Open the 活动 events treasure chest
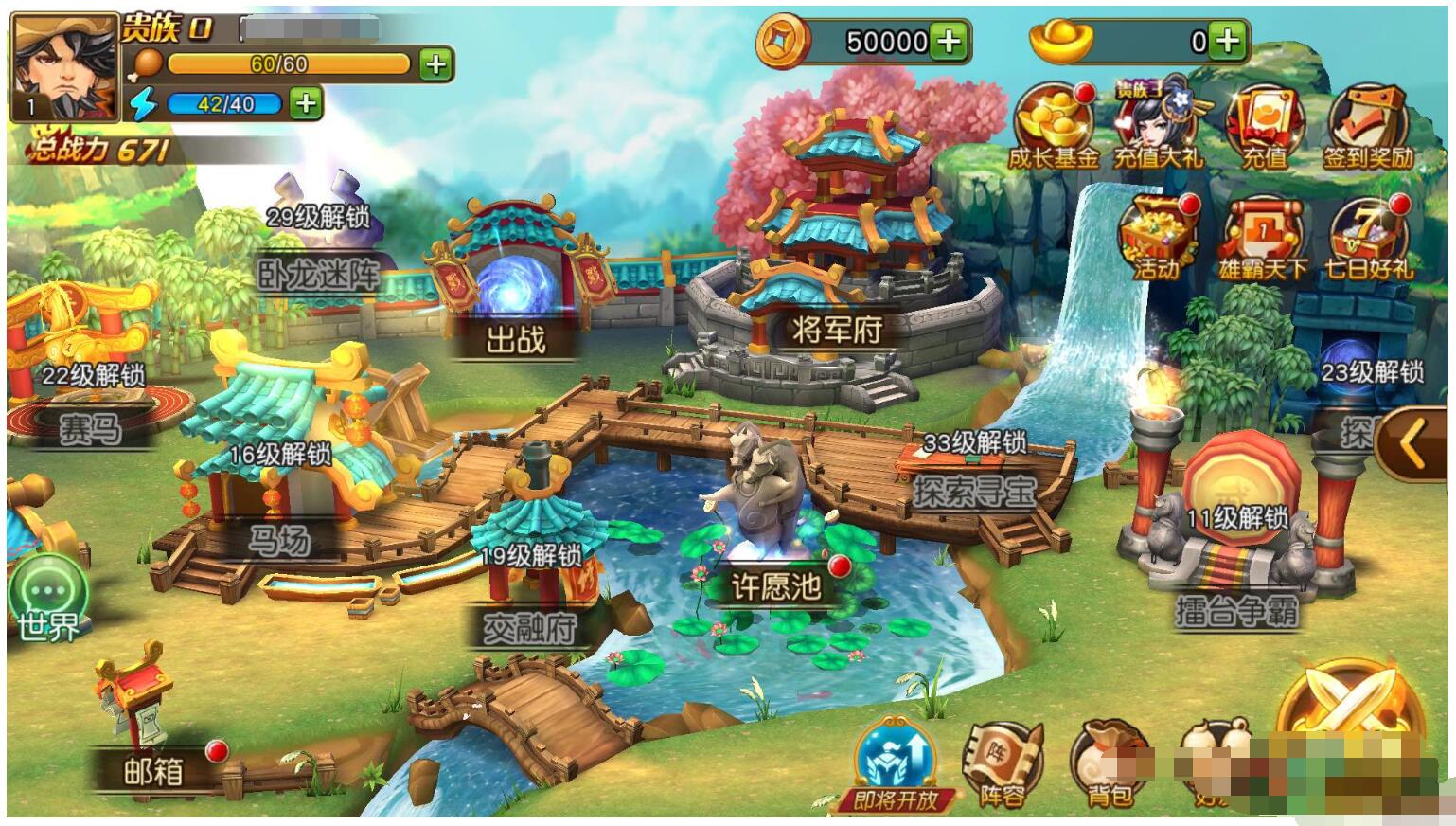The height and width of the screenshot is (826, 1456). 1157,237
